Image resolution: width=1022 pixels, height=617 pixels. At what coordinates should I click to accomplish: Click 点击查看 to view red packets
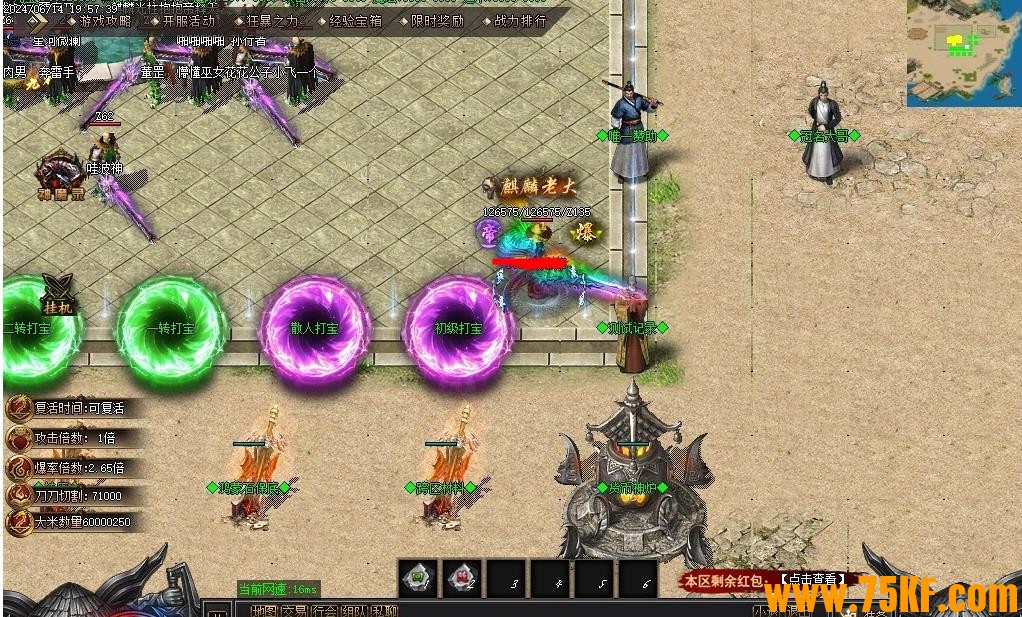click(x=813, y=579)
